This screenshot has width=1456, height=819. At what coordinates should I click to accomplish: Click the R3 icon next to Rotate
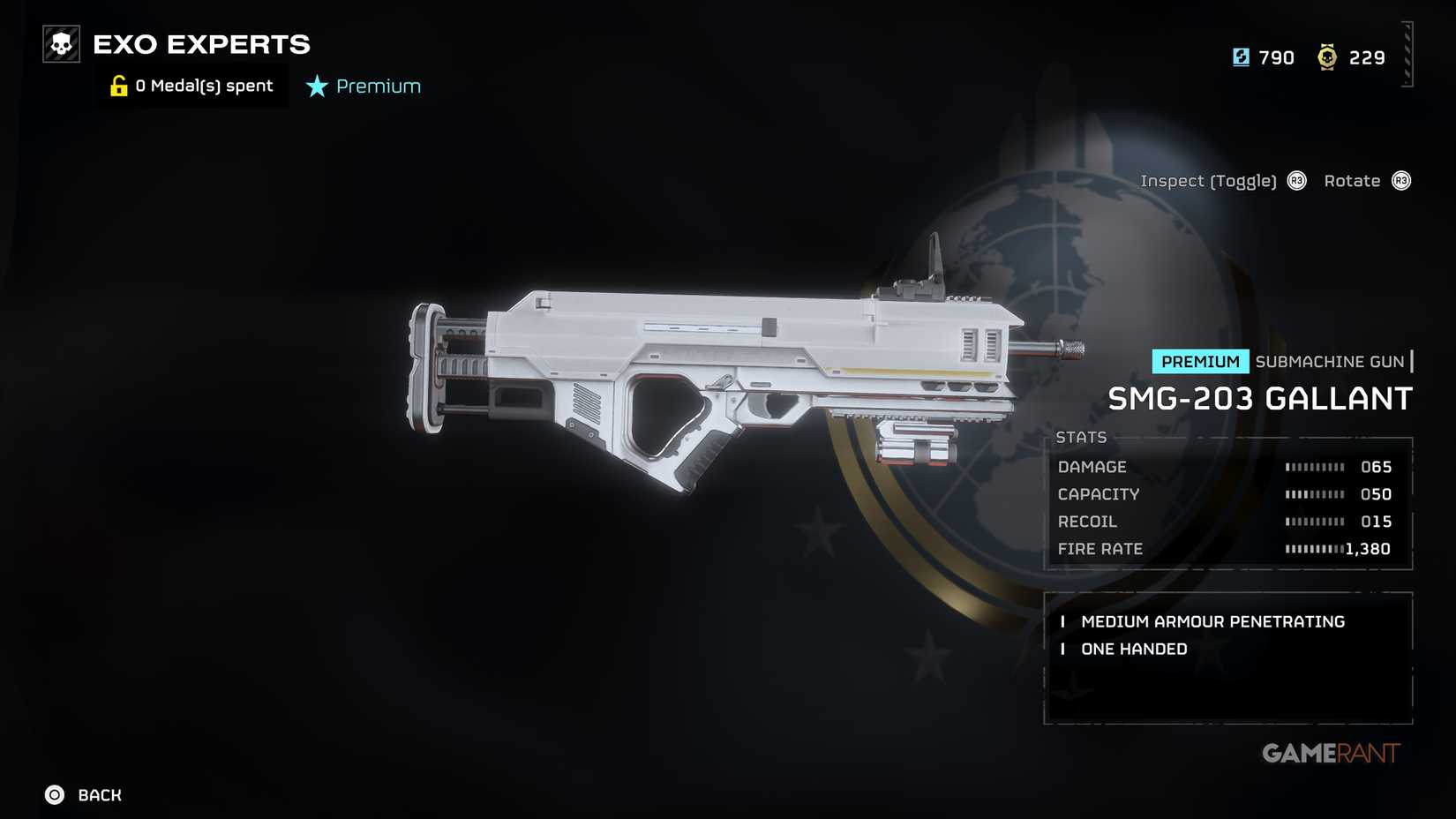coord(1403,181)
